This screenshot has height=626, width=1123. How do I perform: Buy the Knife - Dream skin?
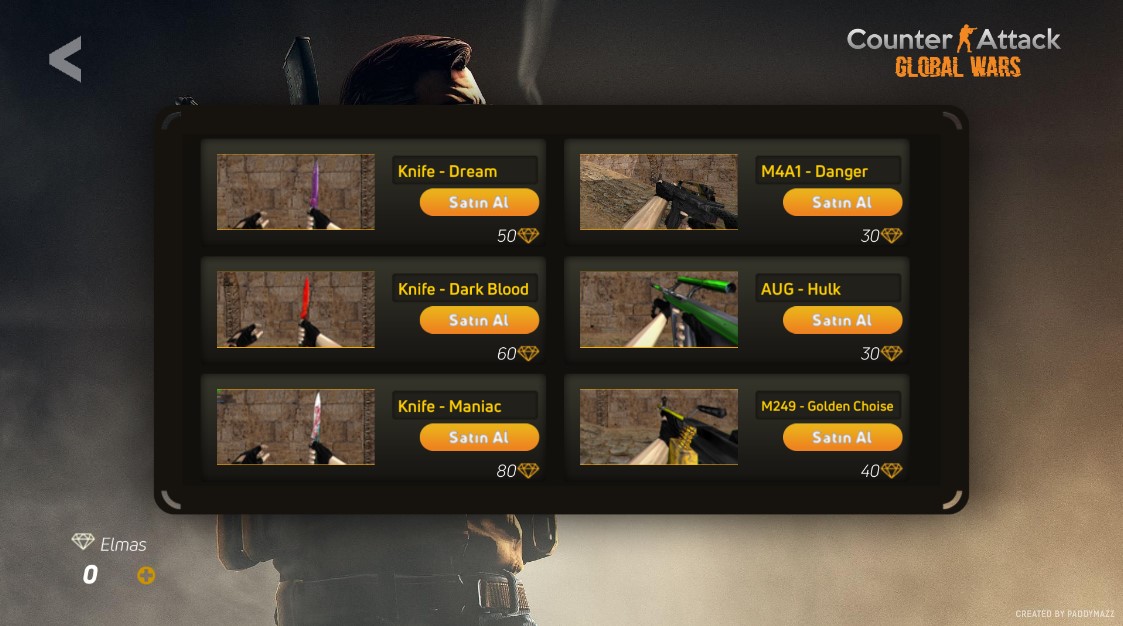479,202
